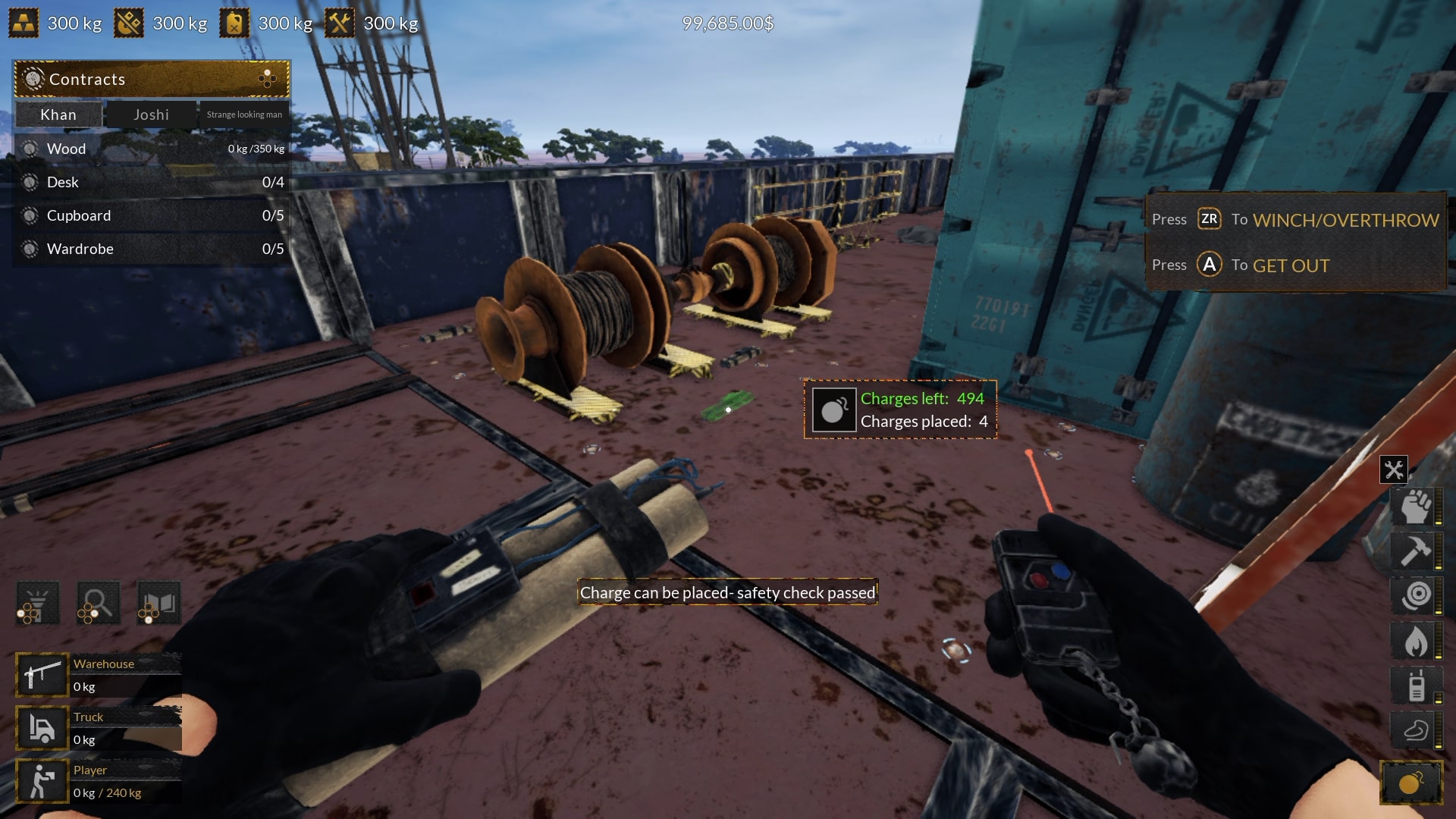The image size is (1456, 819).
Task: Open the Strange looking man contract tab
Action: tap(244, 115)
